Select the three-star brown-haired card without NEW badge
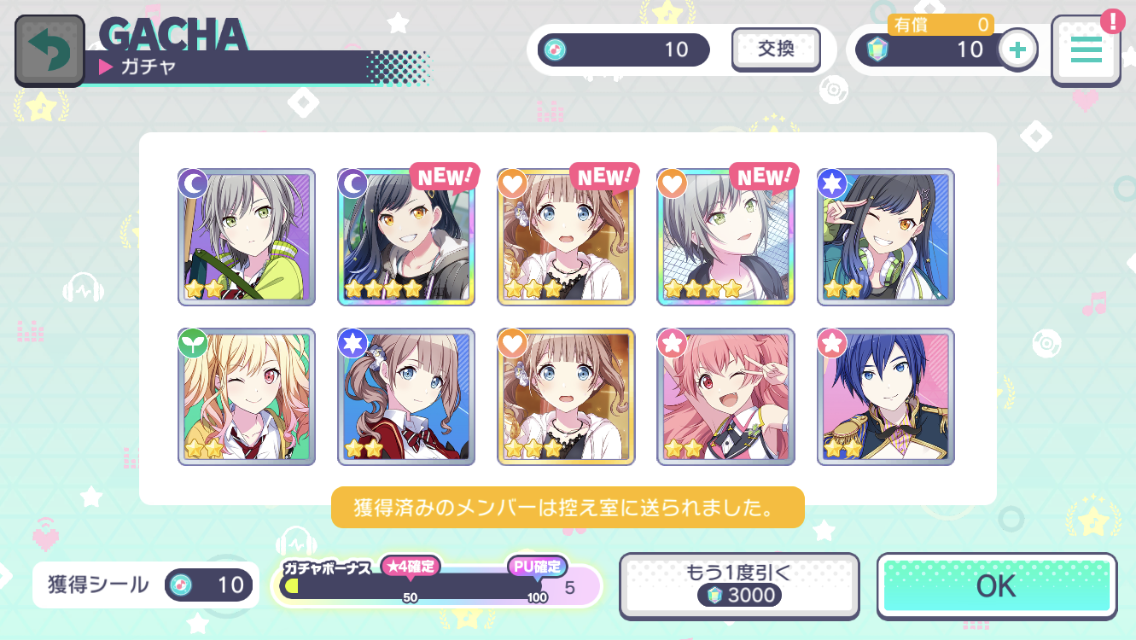This screenshot has height=640, width=1136. [566, 397]
